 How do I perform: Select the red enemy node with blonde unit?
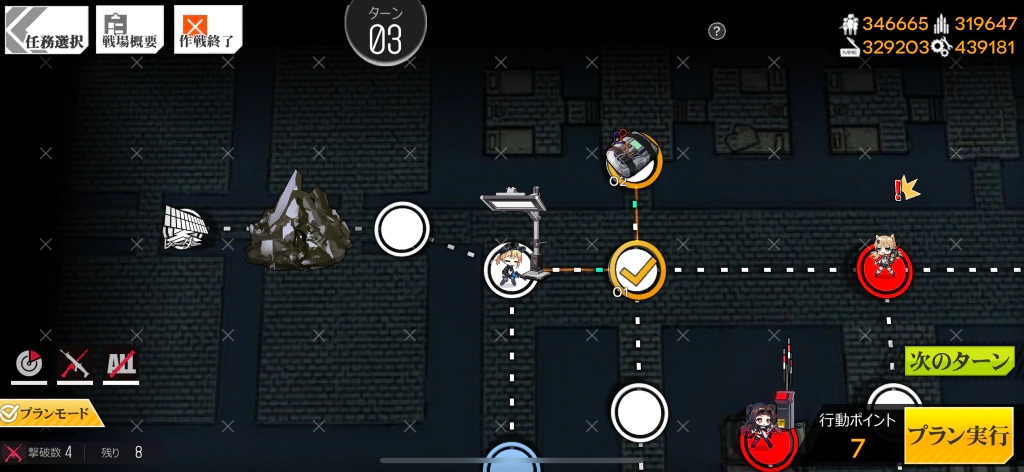point(885,268)
